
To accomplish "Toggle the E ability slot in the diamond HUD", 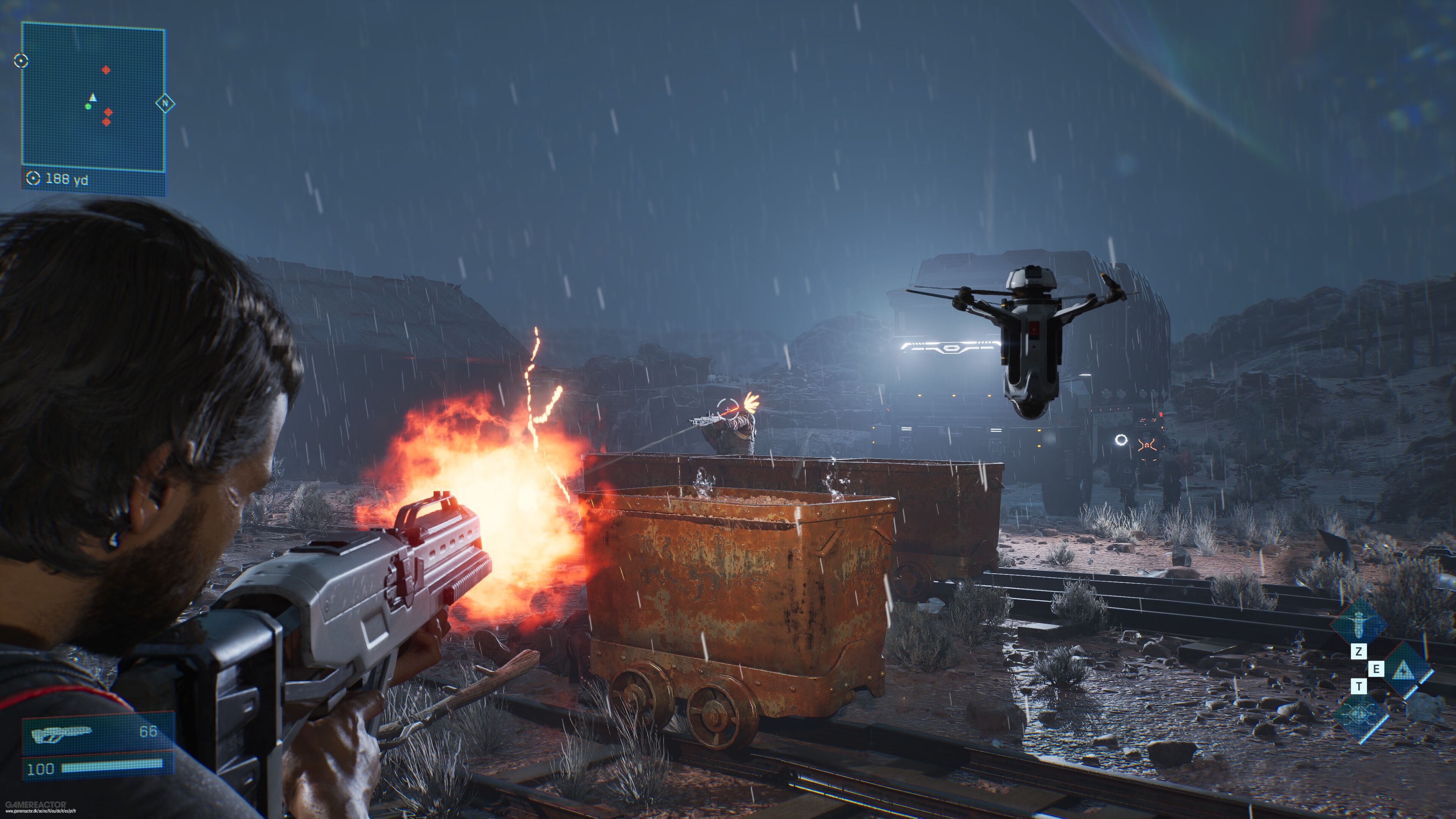I will coord(1376,669).
